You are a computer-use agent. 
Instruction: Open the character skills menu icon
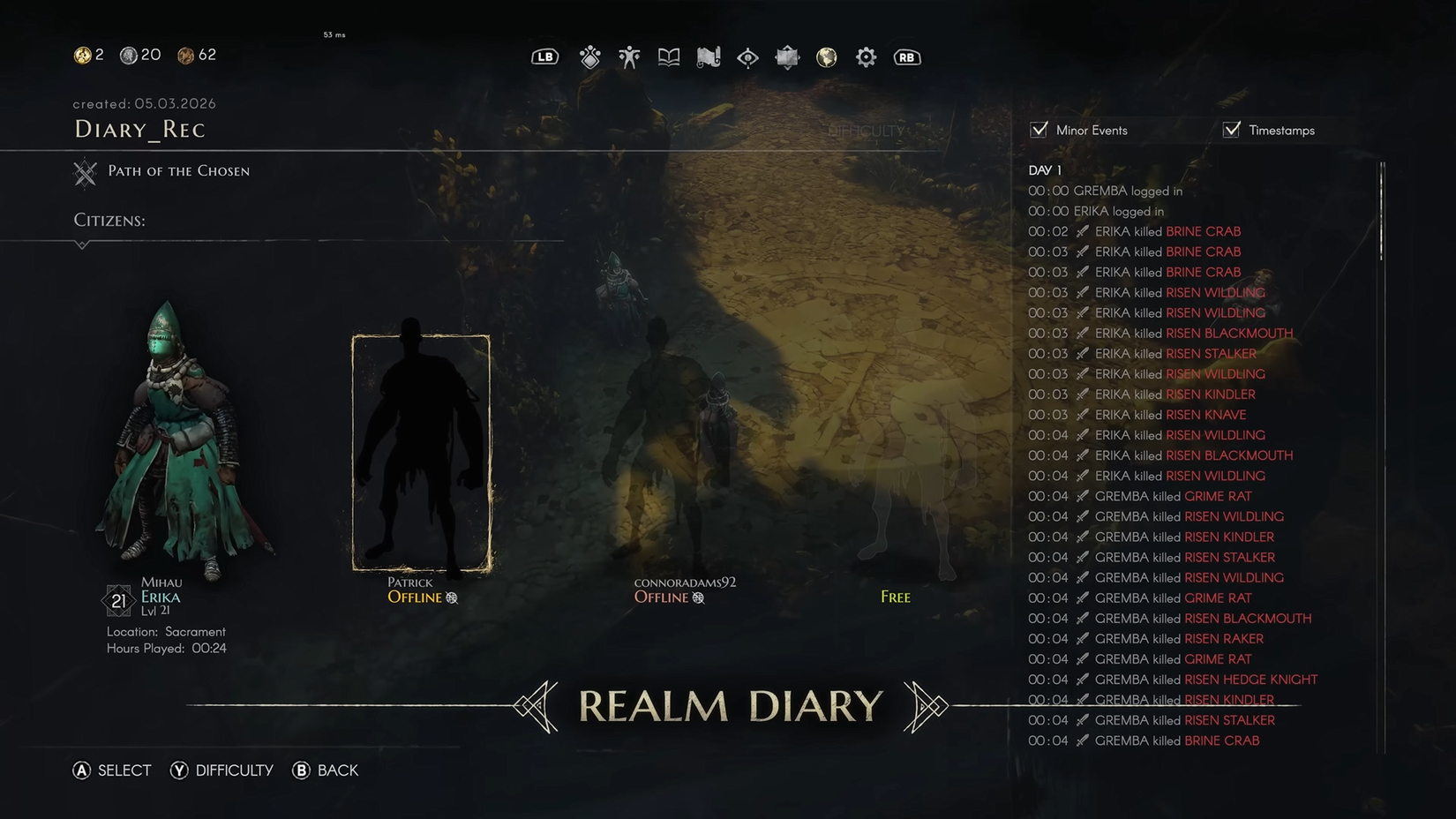coord(589,56)
